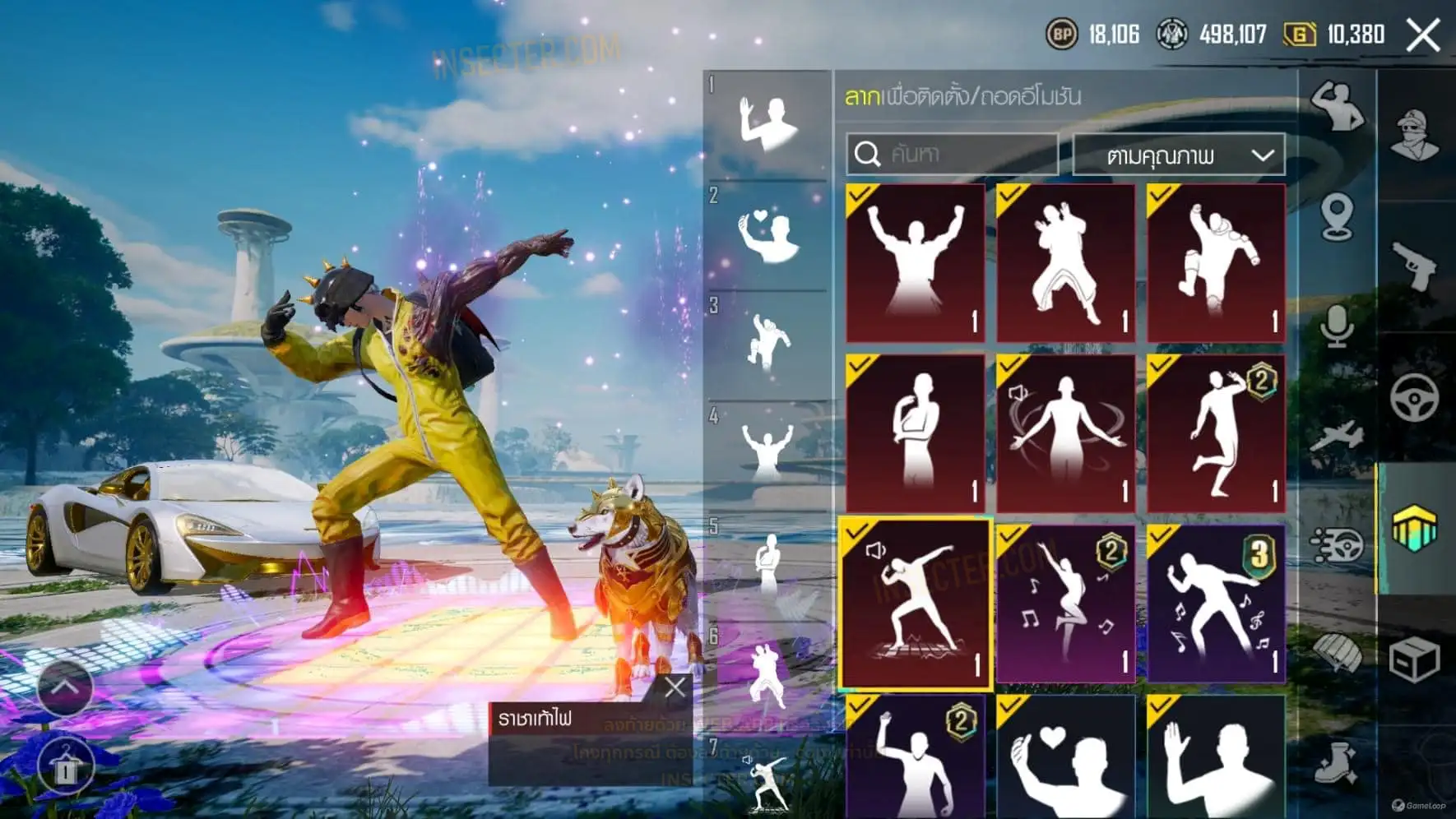
Task: Select the arms-raised cheering emote tile
Action: tap(915, 263)
